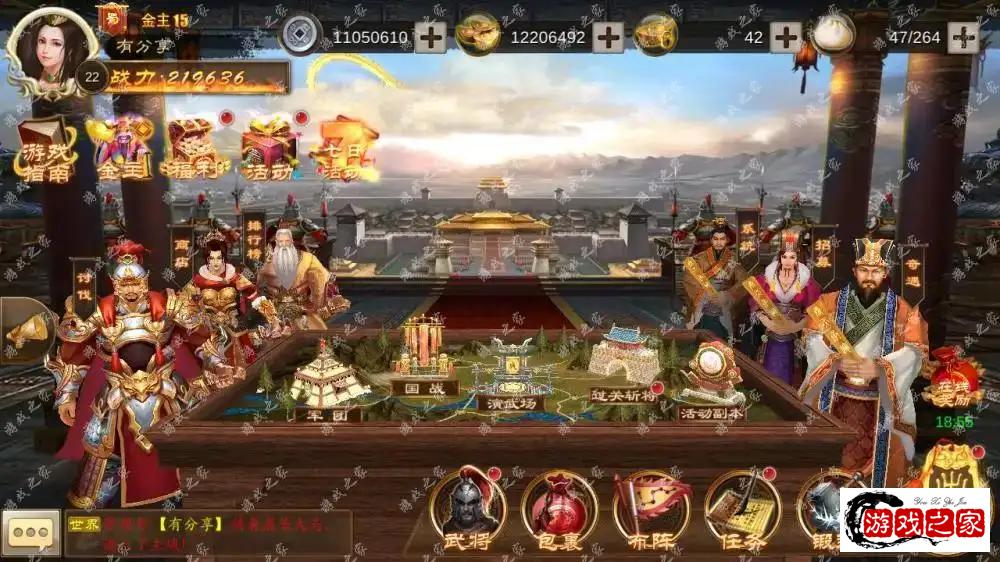Open the 金主 patron icon
Viewport: 1000px width, 562px height.
point(120,150)
